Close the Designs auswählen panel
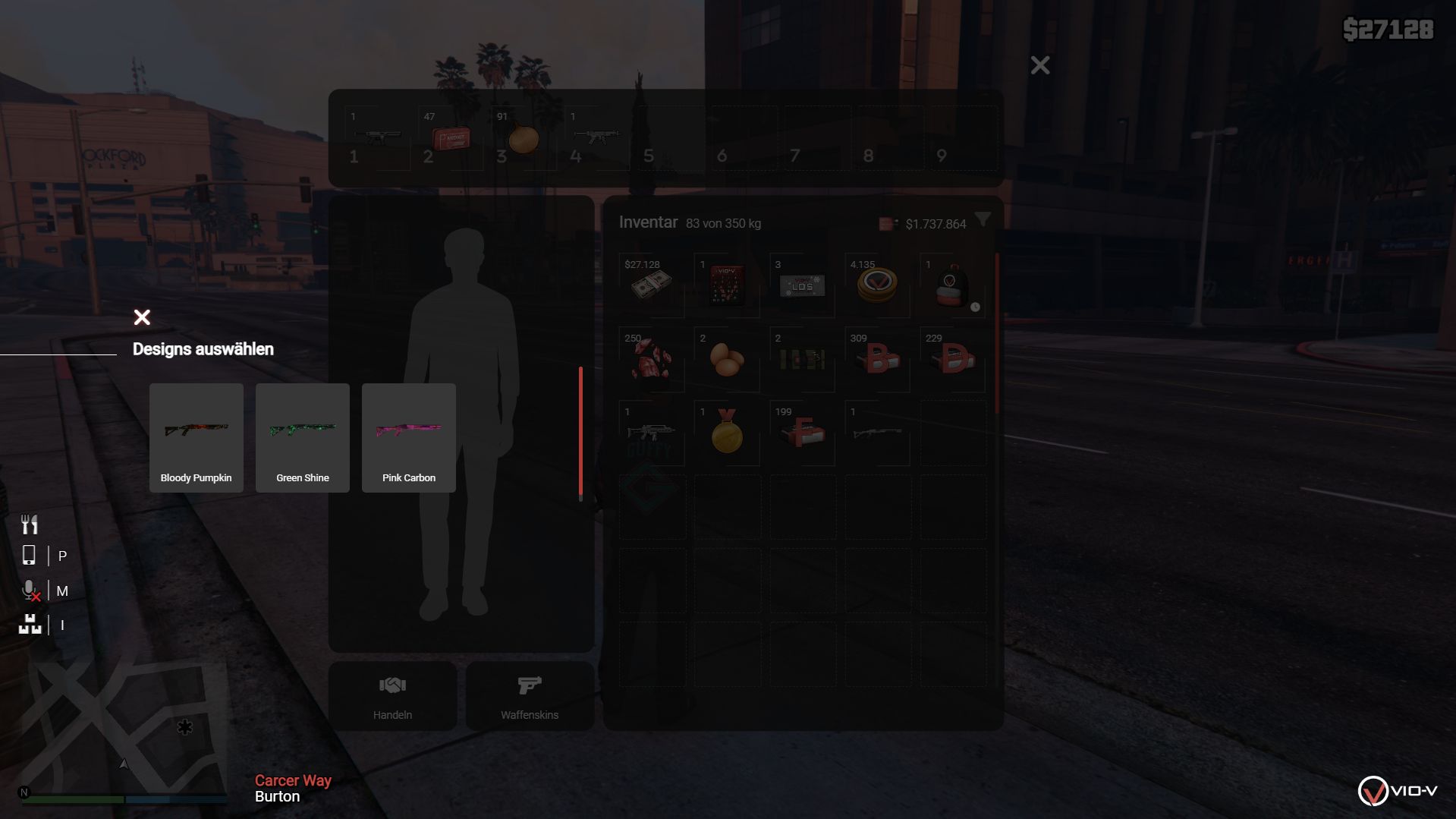 [x=142, y=317]
